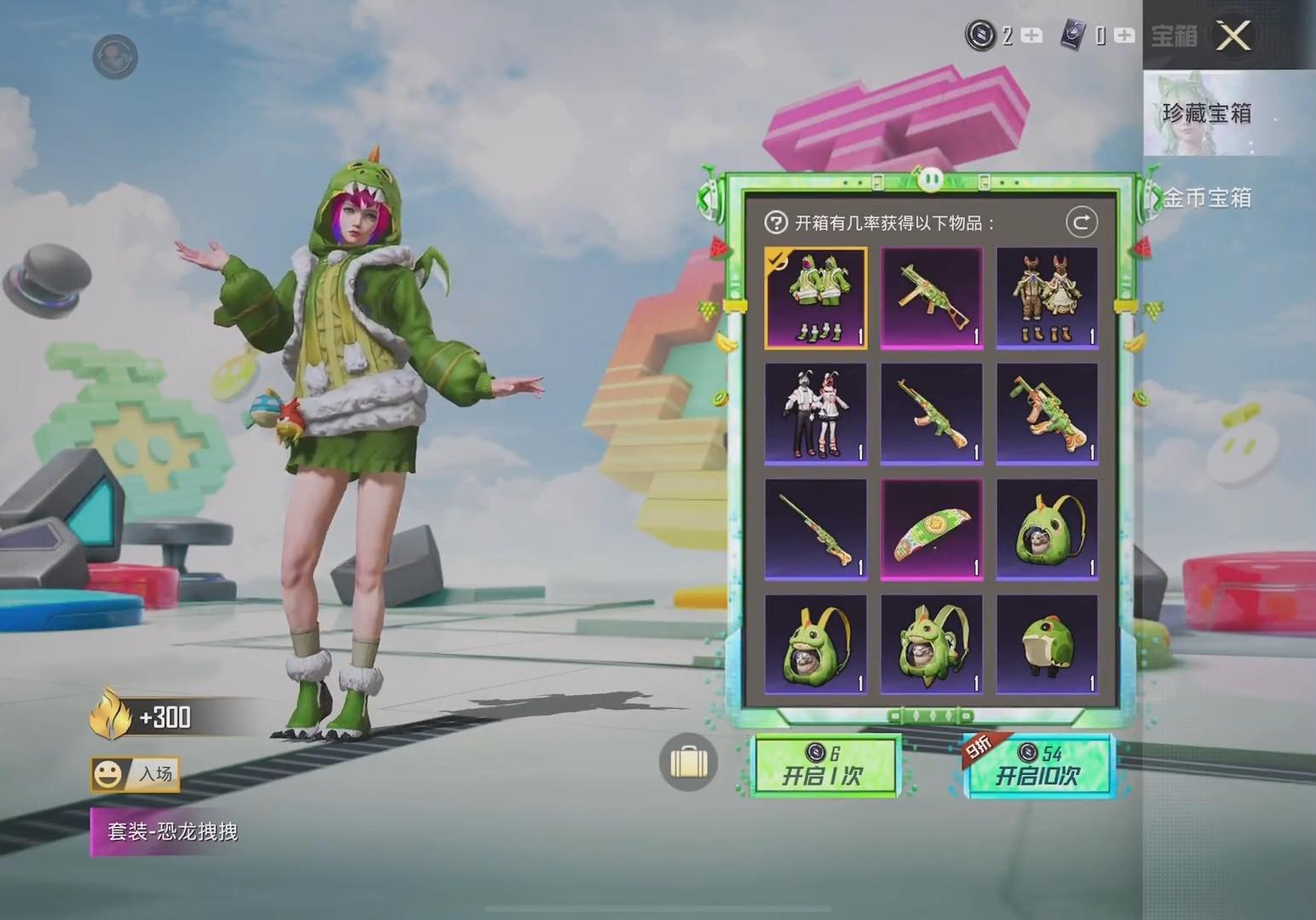This screenshot has width=1316, height=920.
Task: Open the suitcase inventory button
Action: (x=688, y=762)
